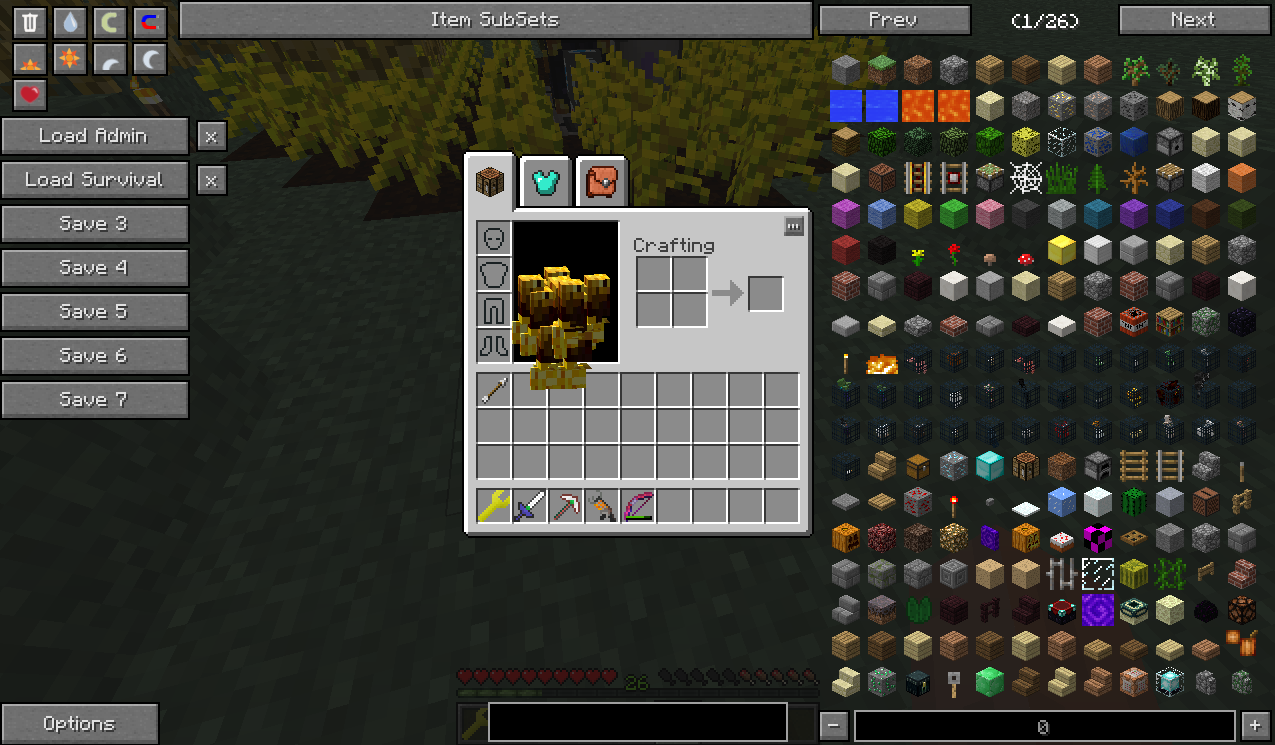The width and height of the screenshot is (1275, 745).
Task: Heal the player with the heart icon
Action: click(30, 94)
